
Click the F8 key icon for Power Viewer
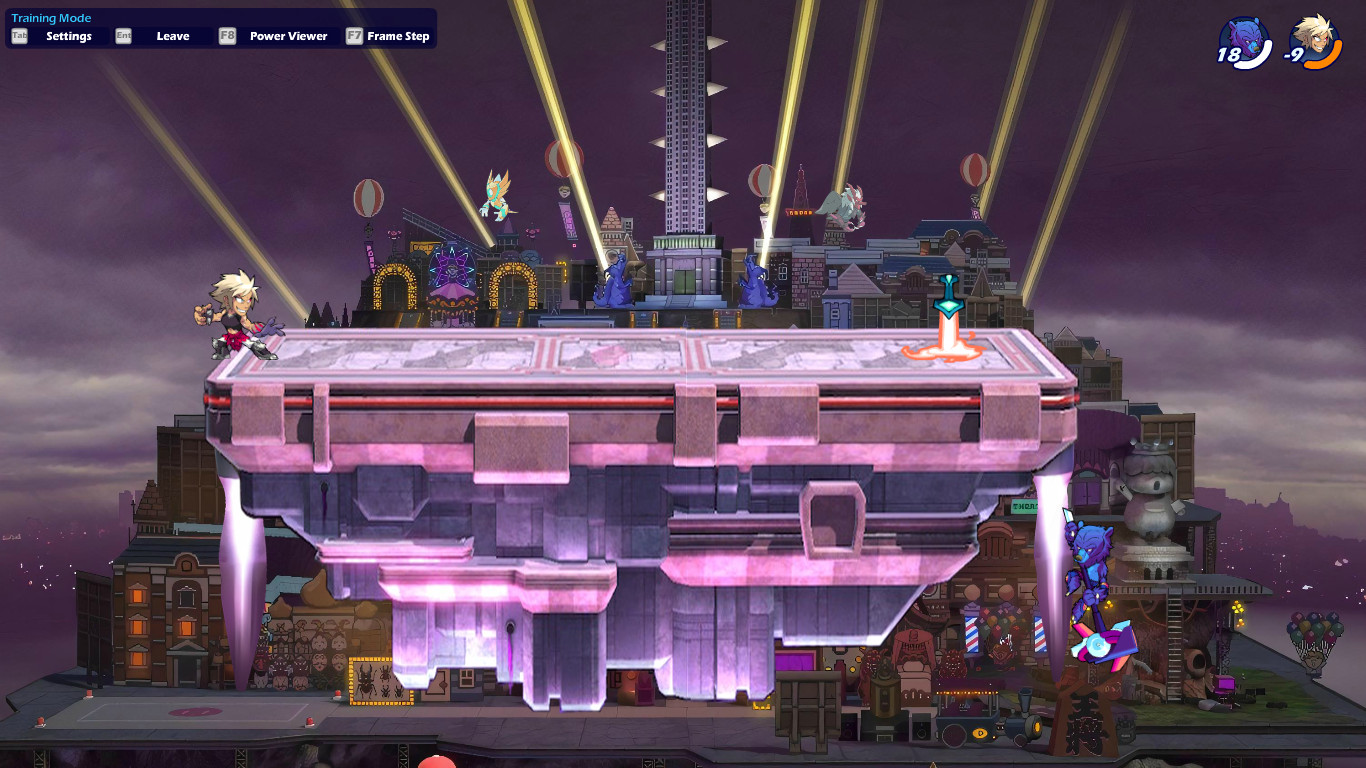226,35
